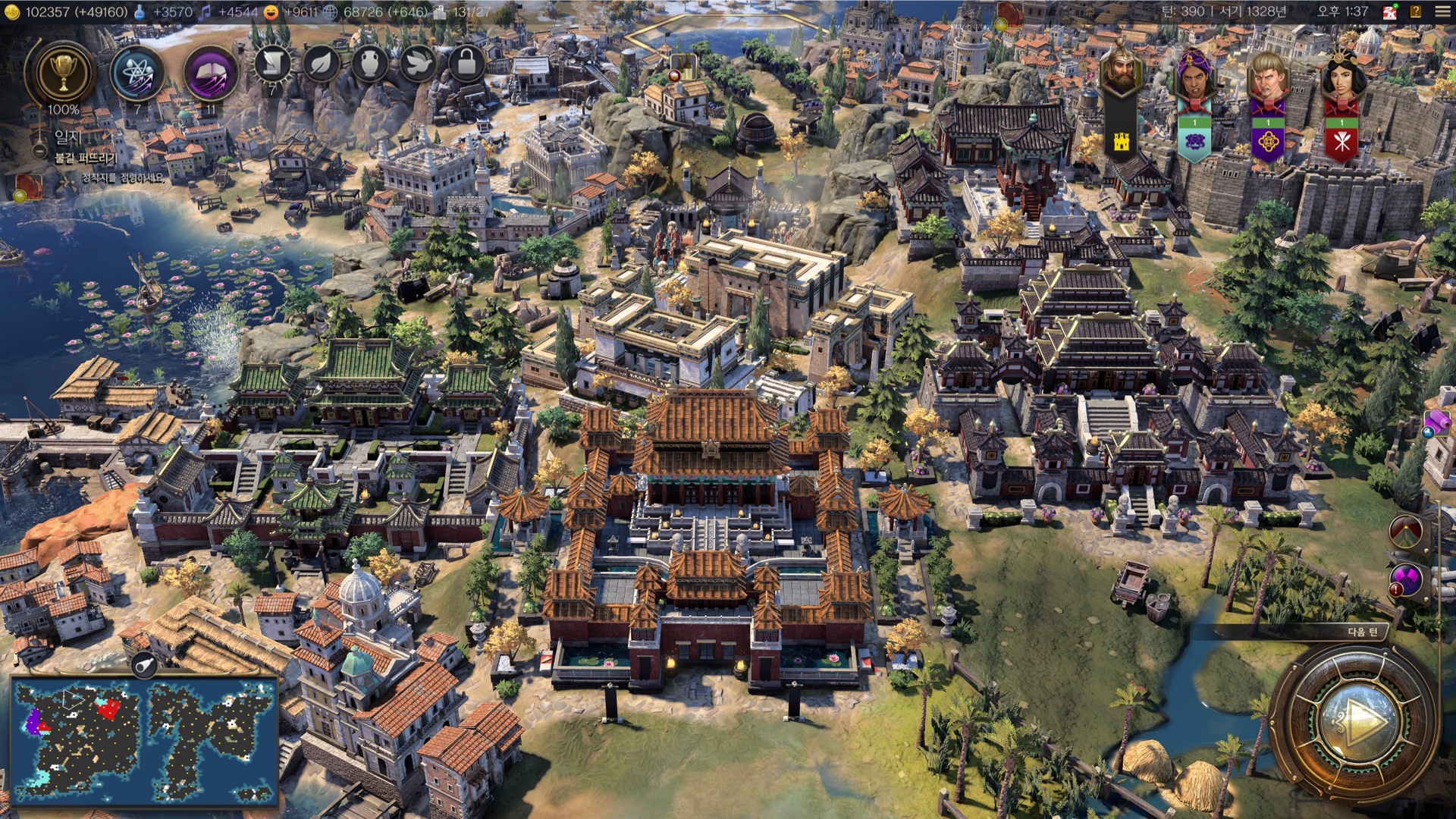Open the volcano notification

[x=1407, y=533]
